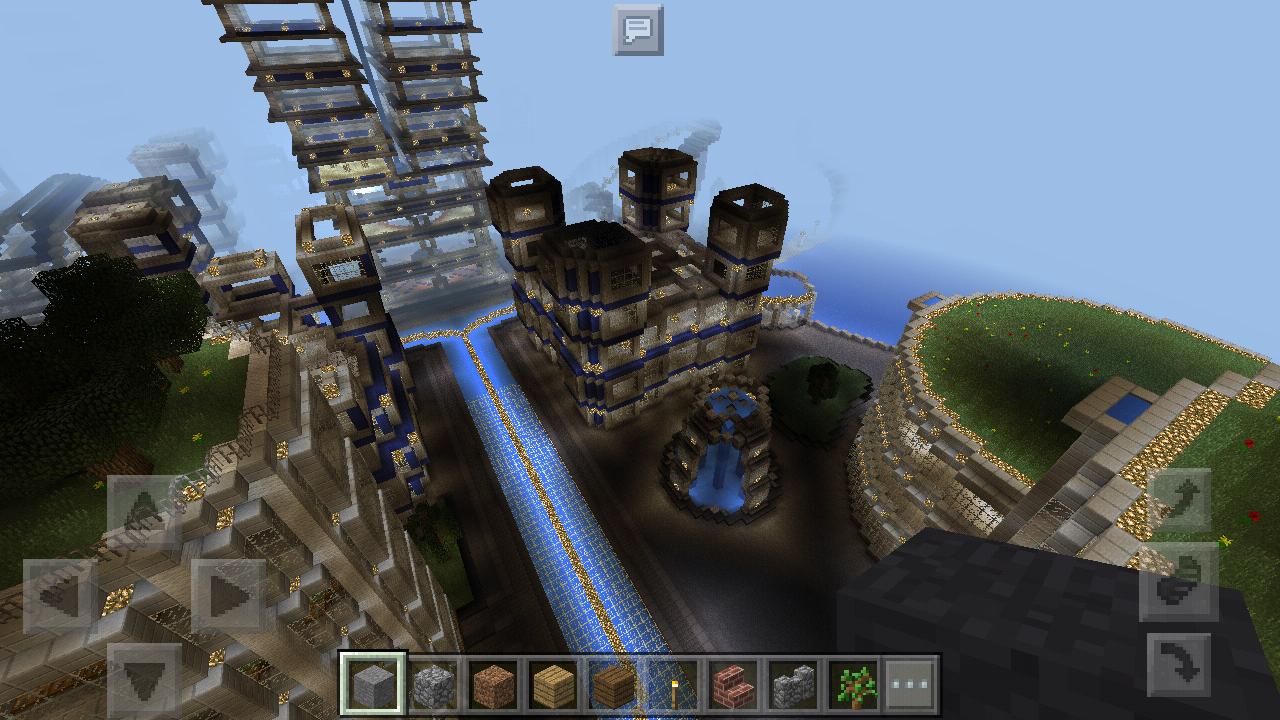Image resolution: width=1280 pixels, height=720 pixels.
Task: Tap the middle stop-flying button
Action: pos(1180,582)
